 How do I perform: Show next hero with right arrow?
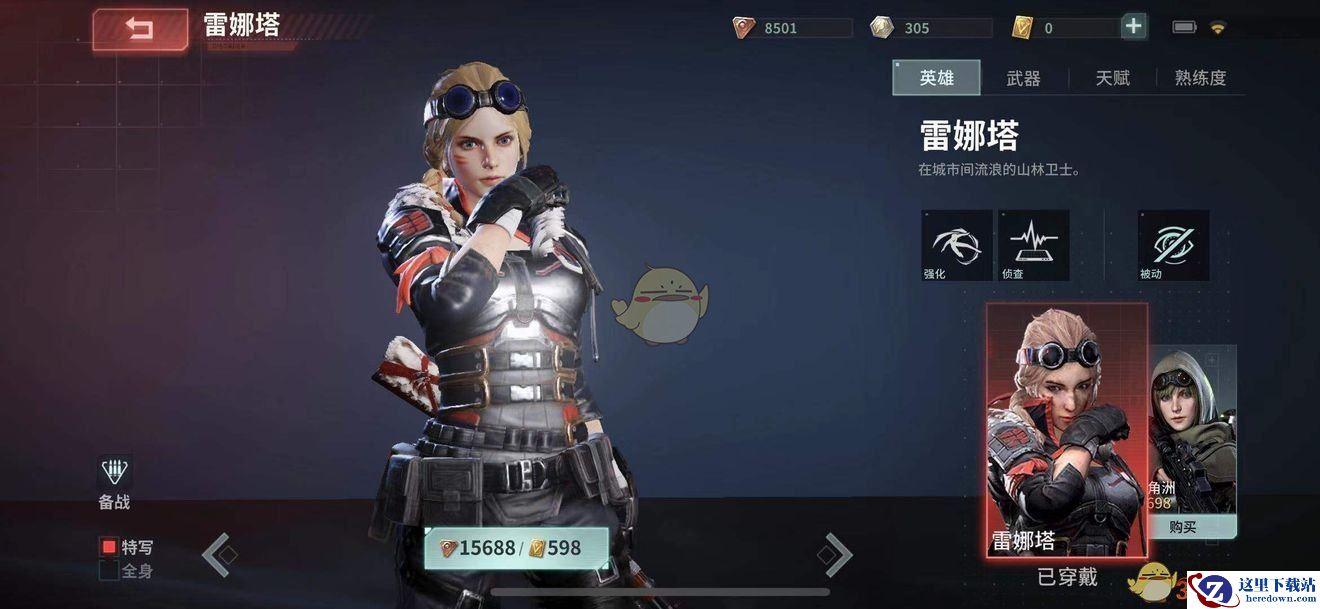836,554
